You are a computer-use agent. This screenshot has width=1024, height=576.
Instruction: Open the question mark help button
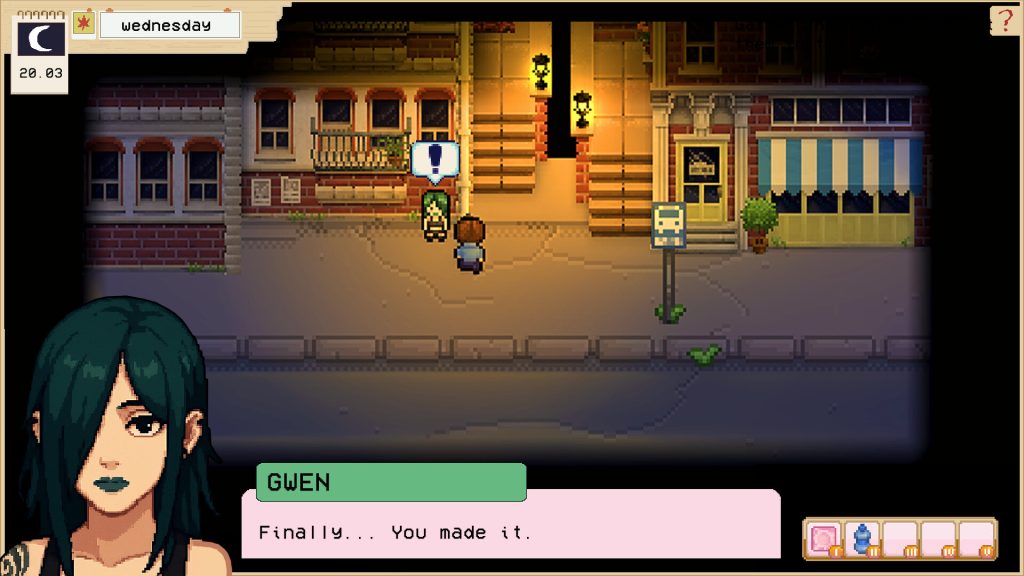coord(1004,21)
